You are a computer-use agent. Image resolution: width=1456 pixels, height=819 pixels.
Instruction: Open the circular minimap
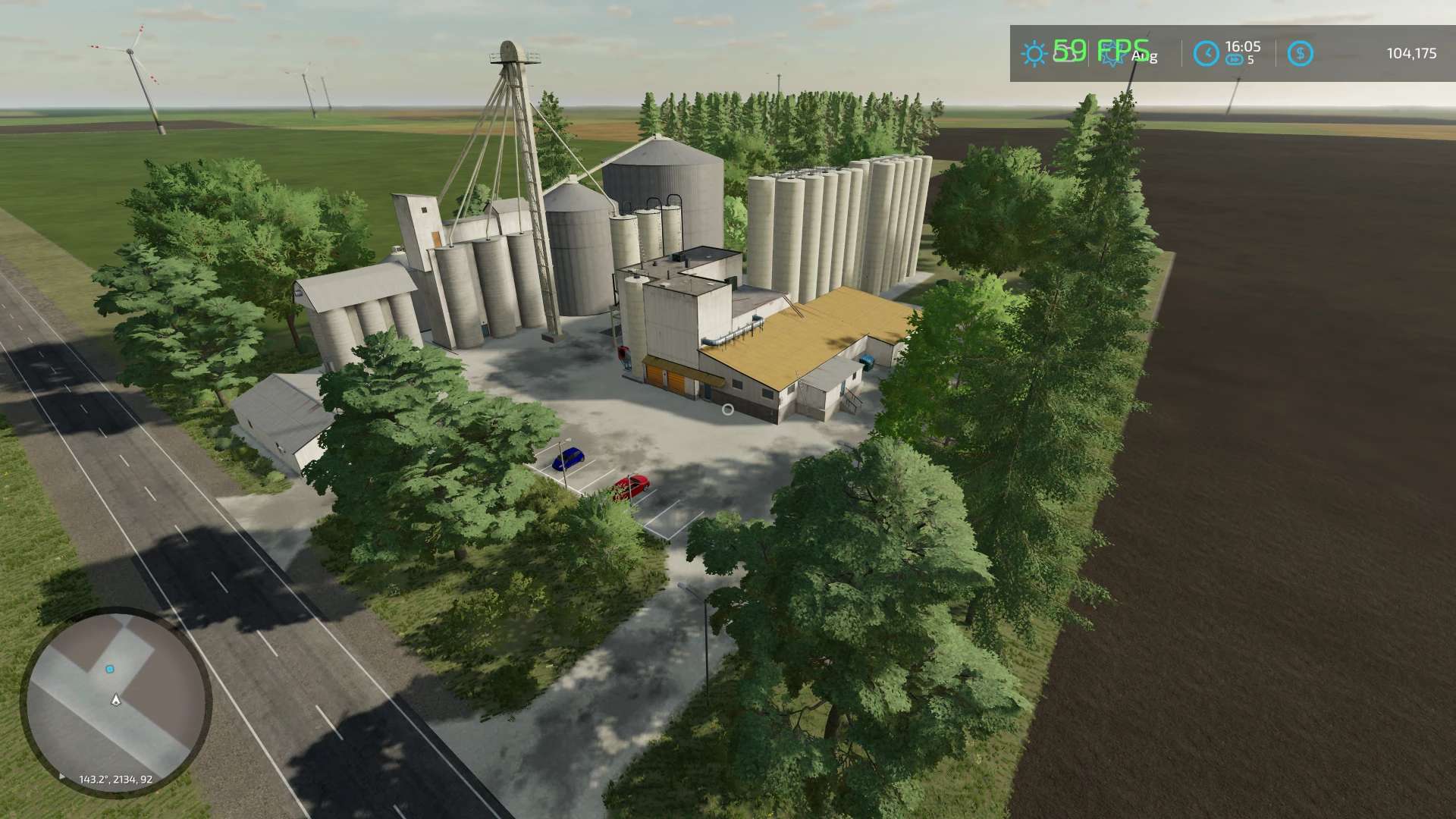[x=116, y=701]
